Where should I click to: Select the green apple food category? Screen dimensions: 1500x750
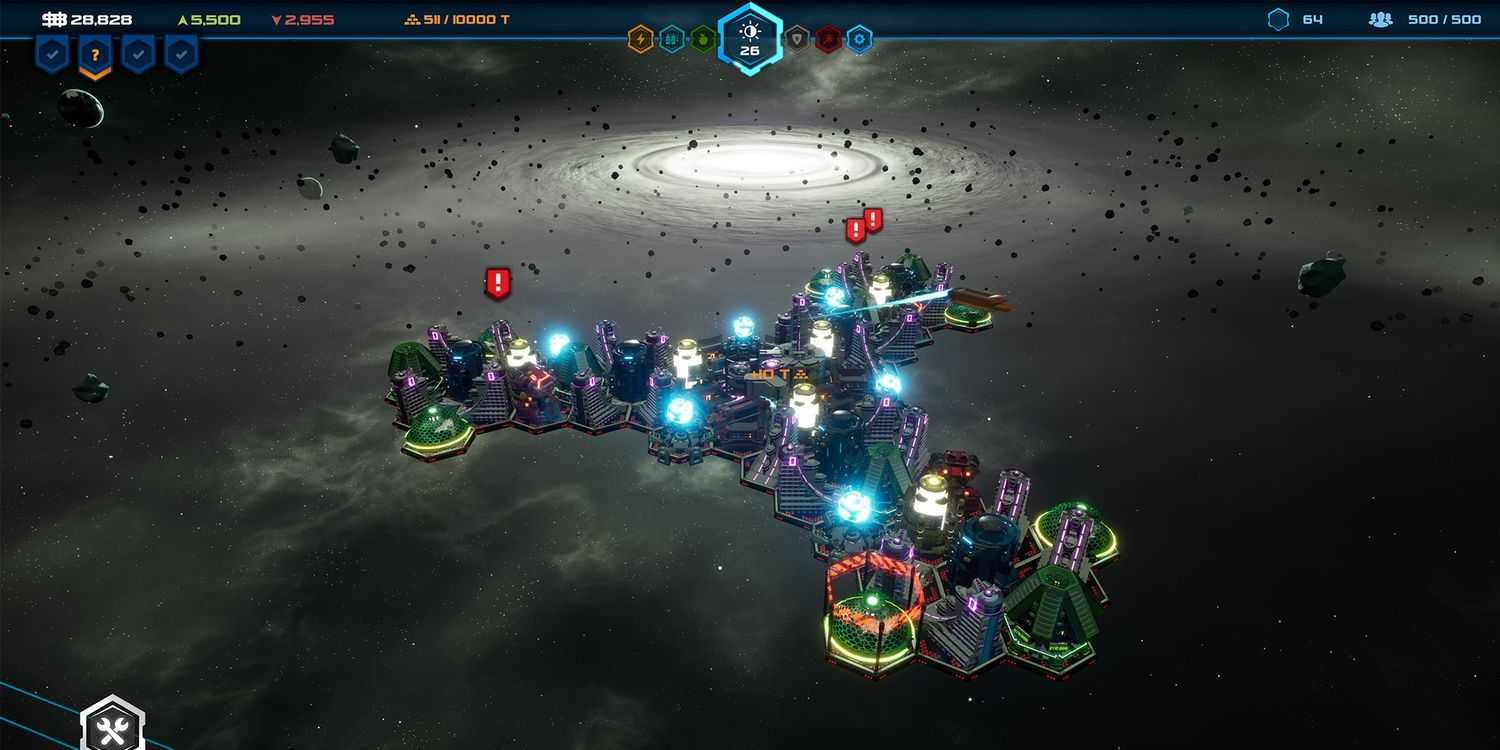pyautogui.click(x=703, y=39)
